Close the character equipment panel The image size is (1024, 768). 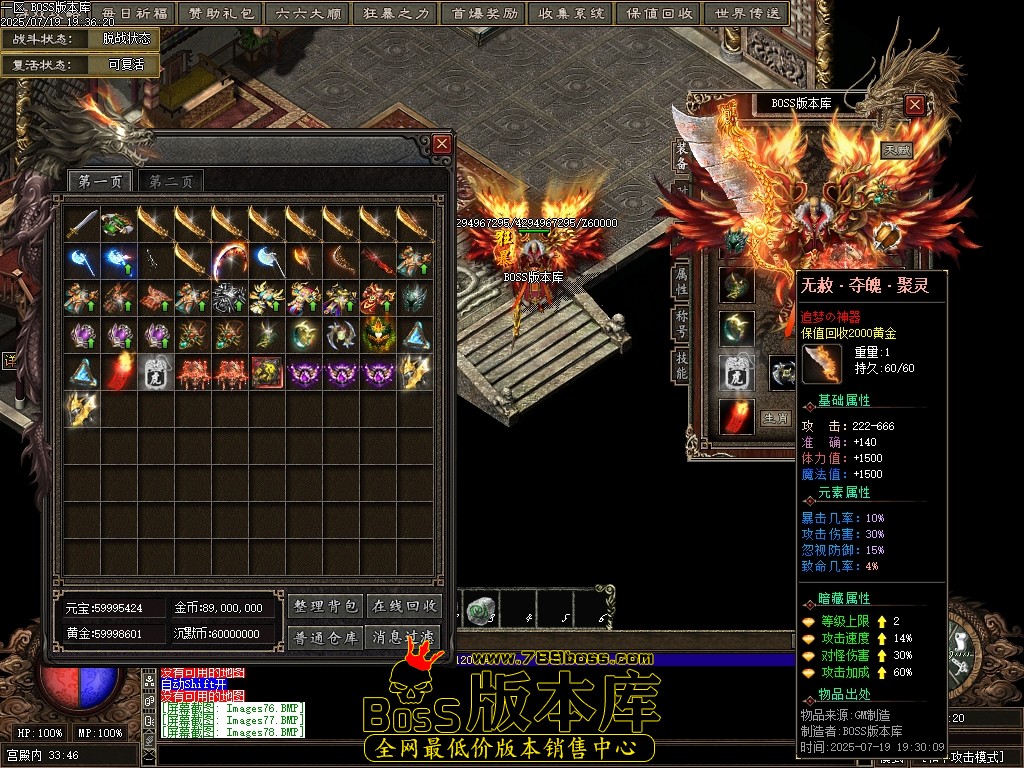pyautogui.click(x=914, y=104)
